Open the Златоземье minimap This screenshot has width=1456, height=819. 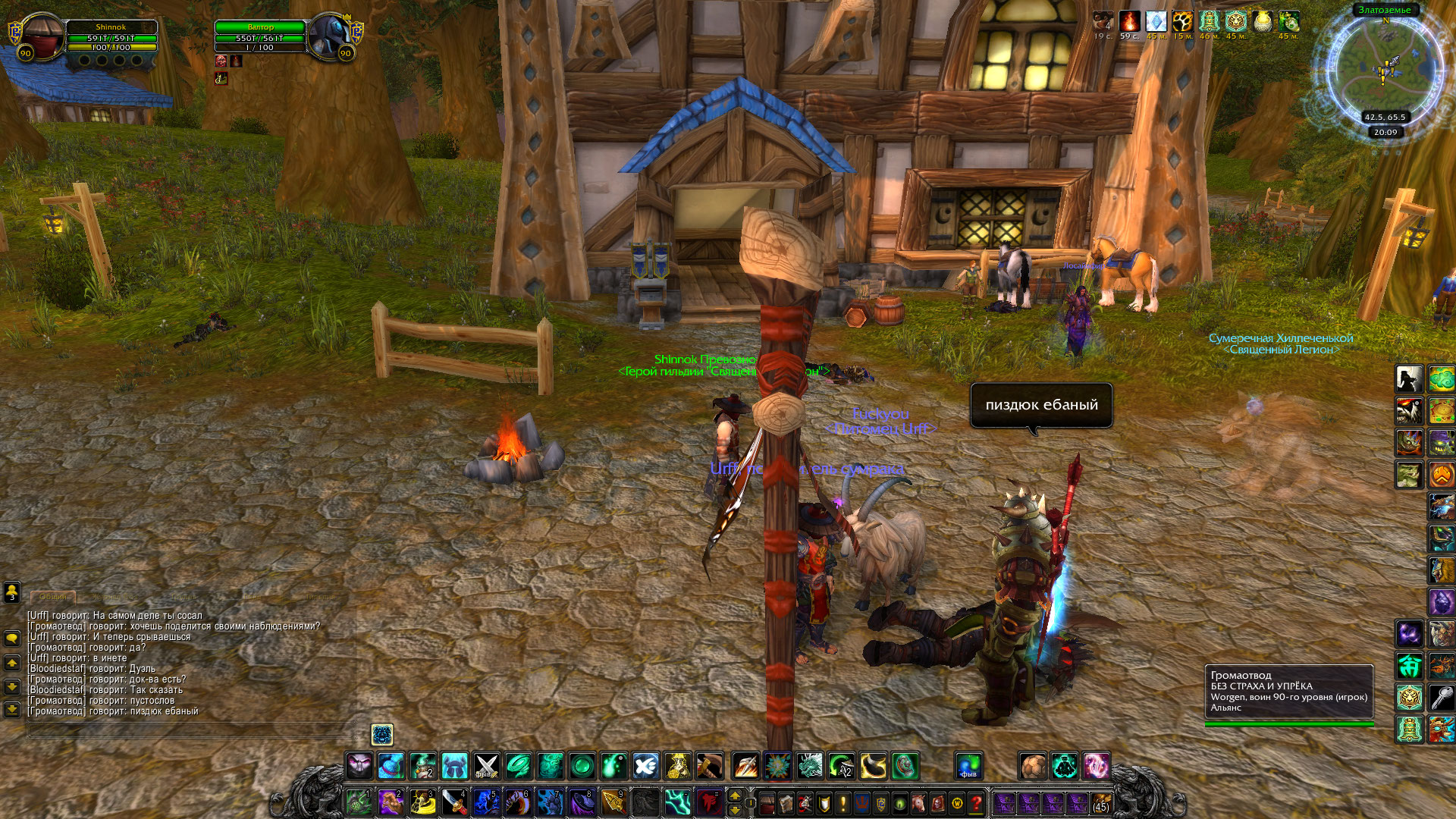pyautogui.click(x=1385, y=68)
